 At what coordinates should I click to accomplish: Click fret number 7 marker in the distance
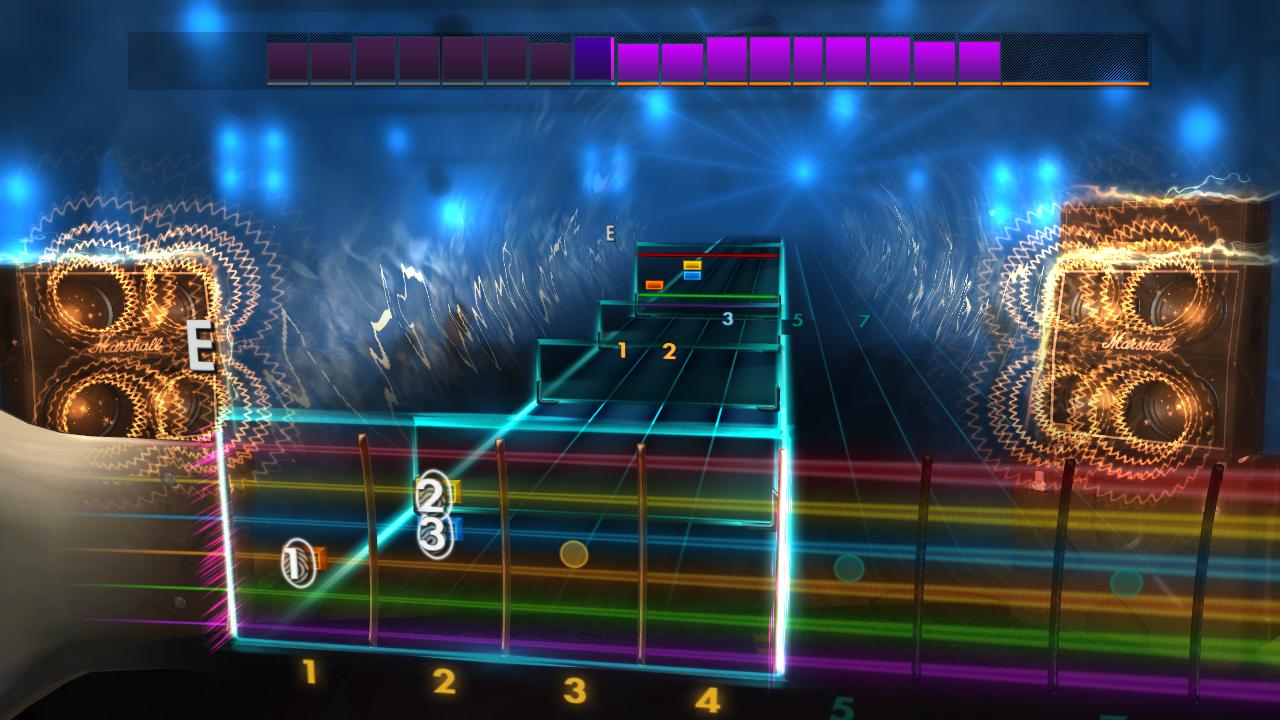(864, 321)
